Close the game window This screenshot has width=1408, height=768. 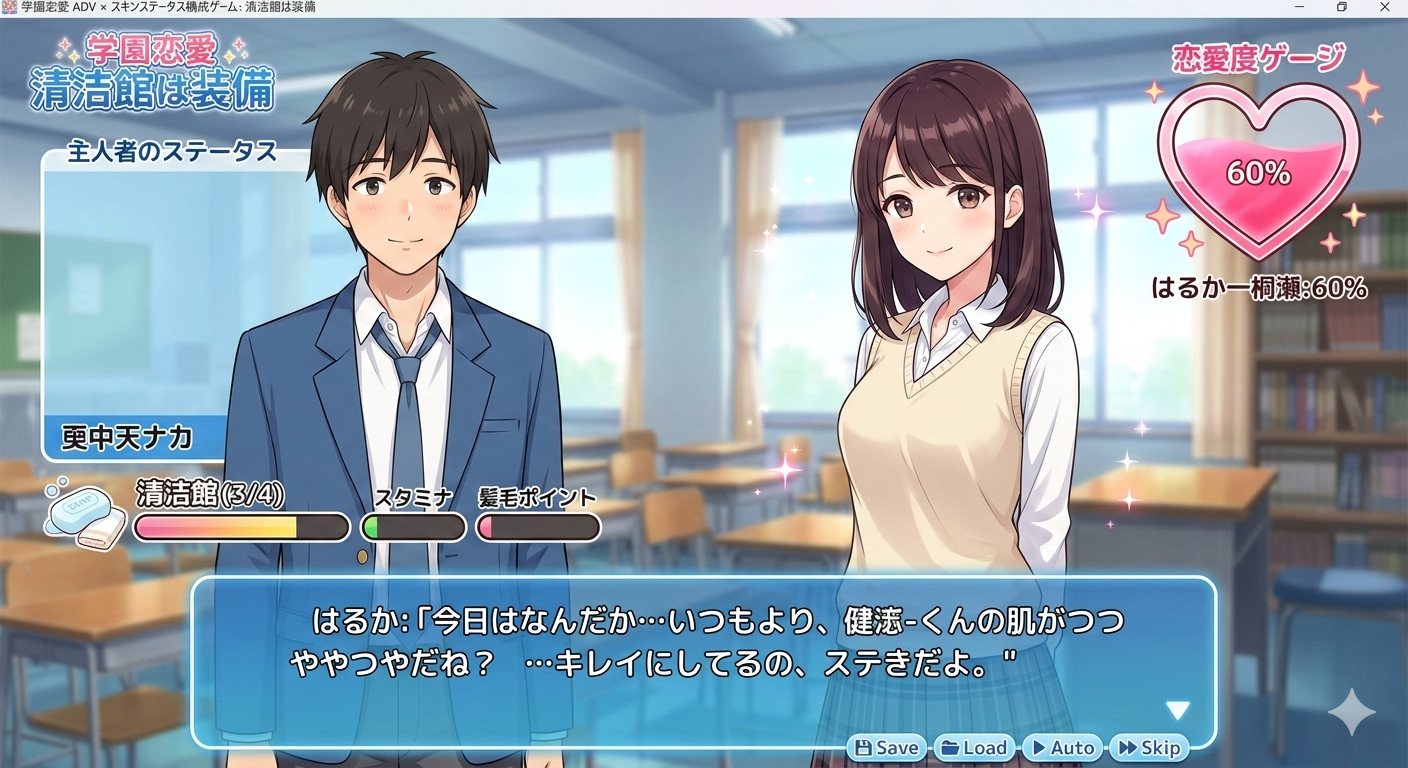coord(1385,8)
